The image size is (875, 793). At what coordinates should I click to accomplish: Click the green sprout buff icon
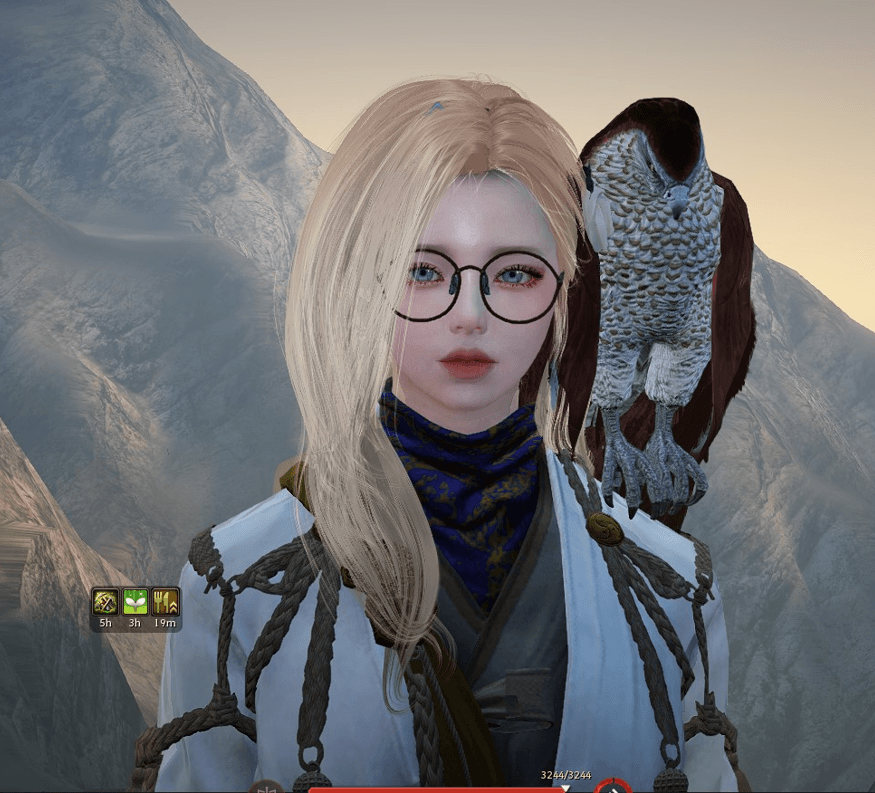pos(135,601)
